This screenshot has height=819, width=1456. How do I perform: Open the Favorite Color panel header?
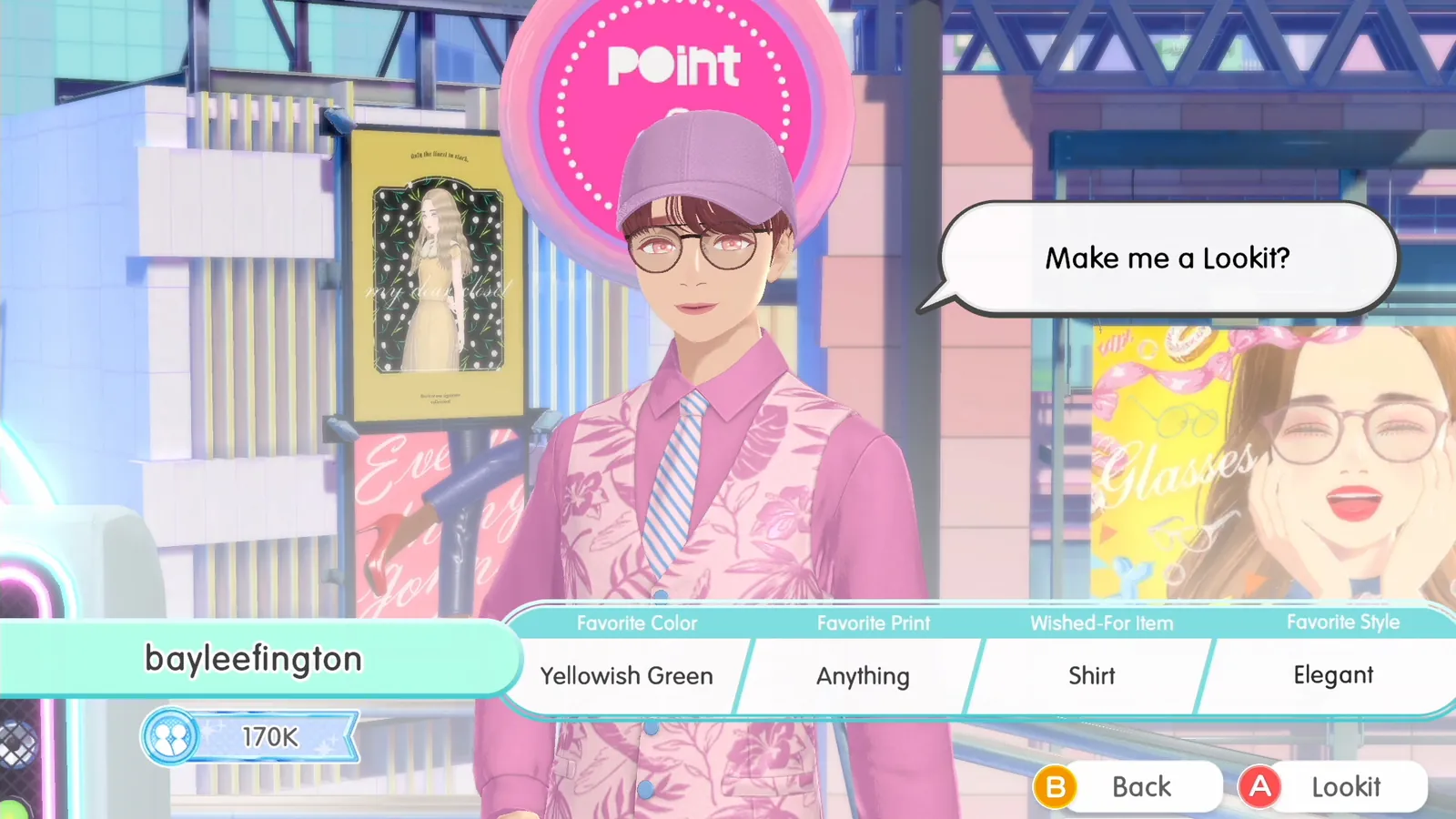[636, 623]
